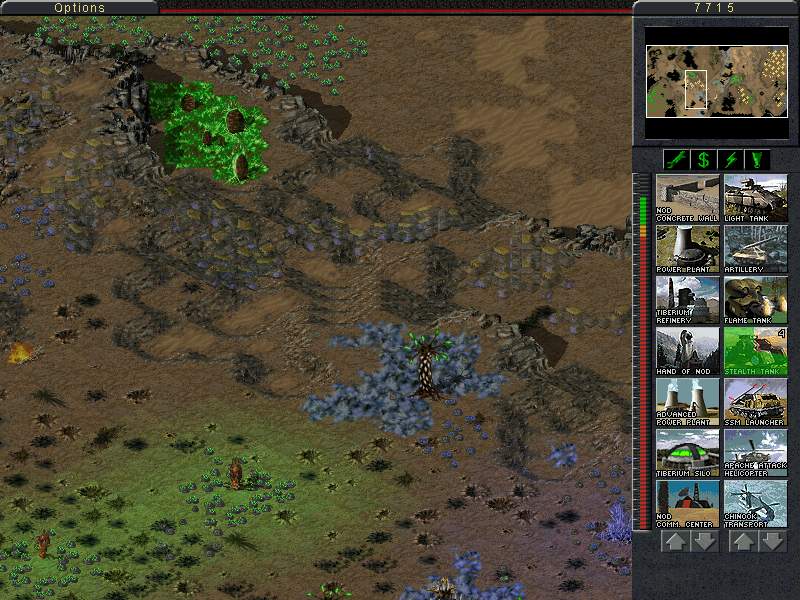Queue a Flame Tank
Image resolution: width=800 pixels, height=600 pixels.
755,300
